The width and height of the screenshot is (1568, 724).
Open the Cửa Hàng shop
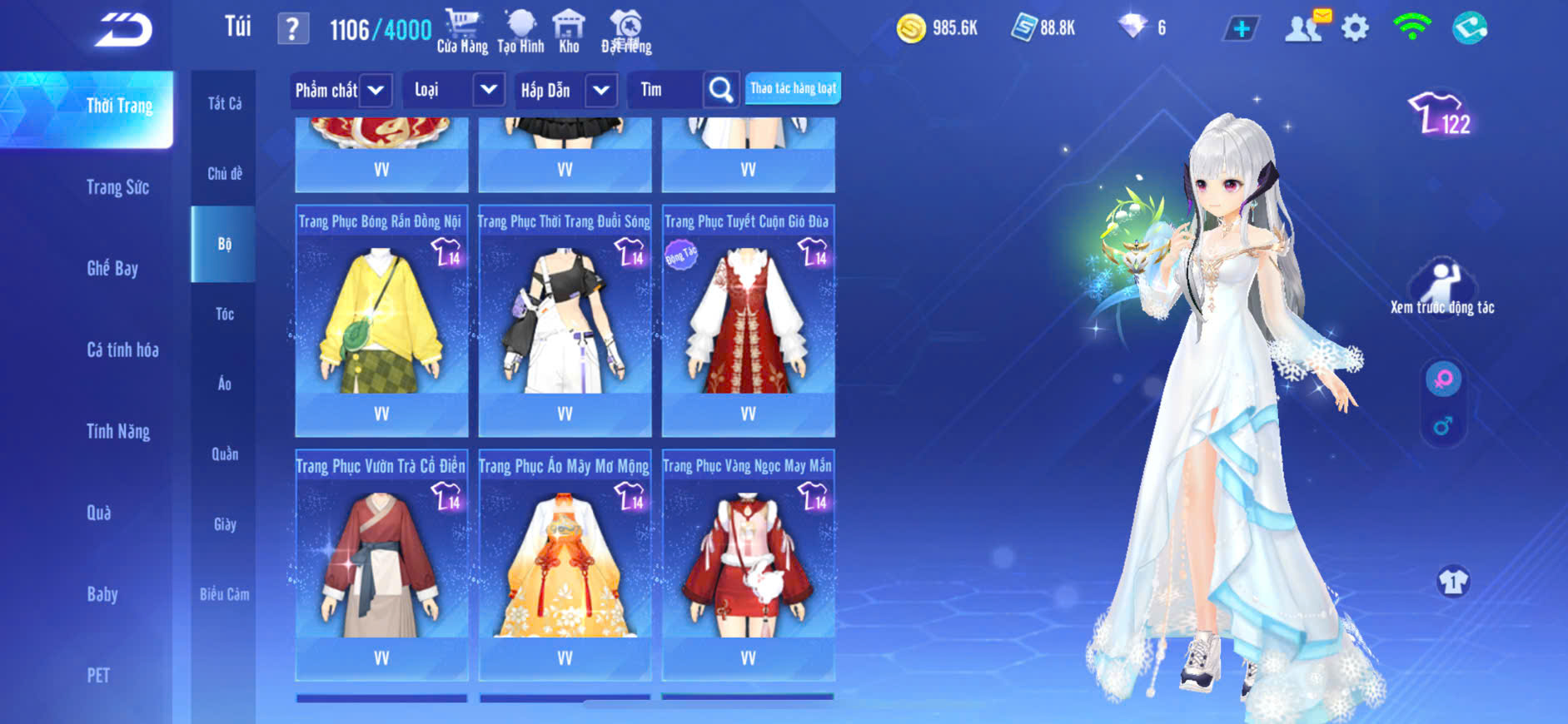pyautogui.click(x=462, y=32)
